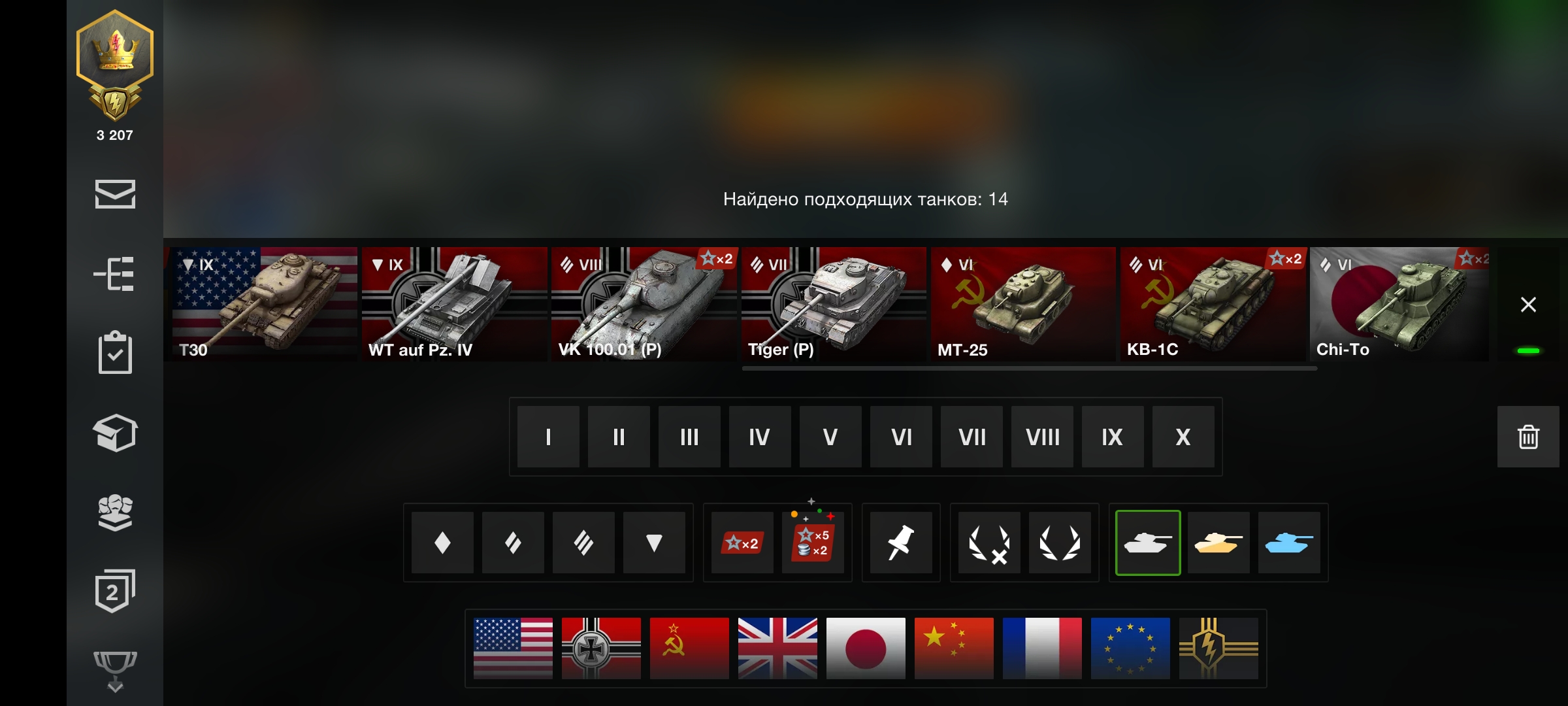Close the tank filter panel
Viewport: 1568px width, 706px height.
(x=1528, y=305)
